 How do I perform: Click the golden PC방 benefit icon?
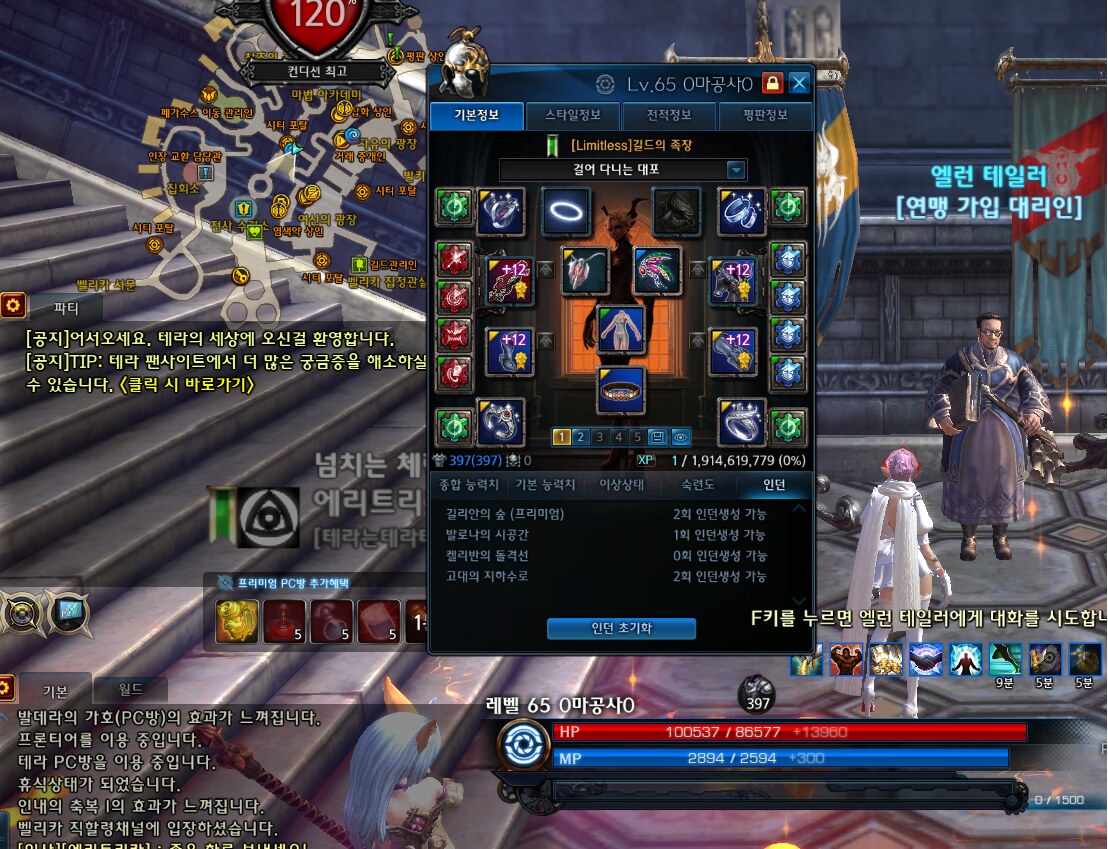pos(237,621)
